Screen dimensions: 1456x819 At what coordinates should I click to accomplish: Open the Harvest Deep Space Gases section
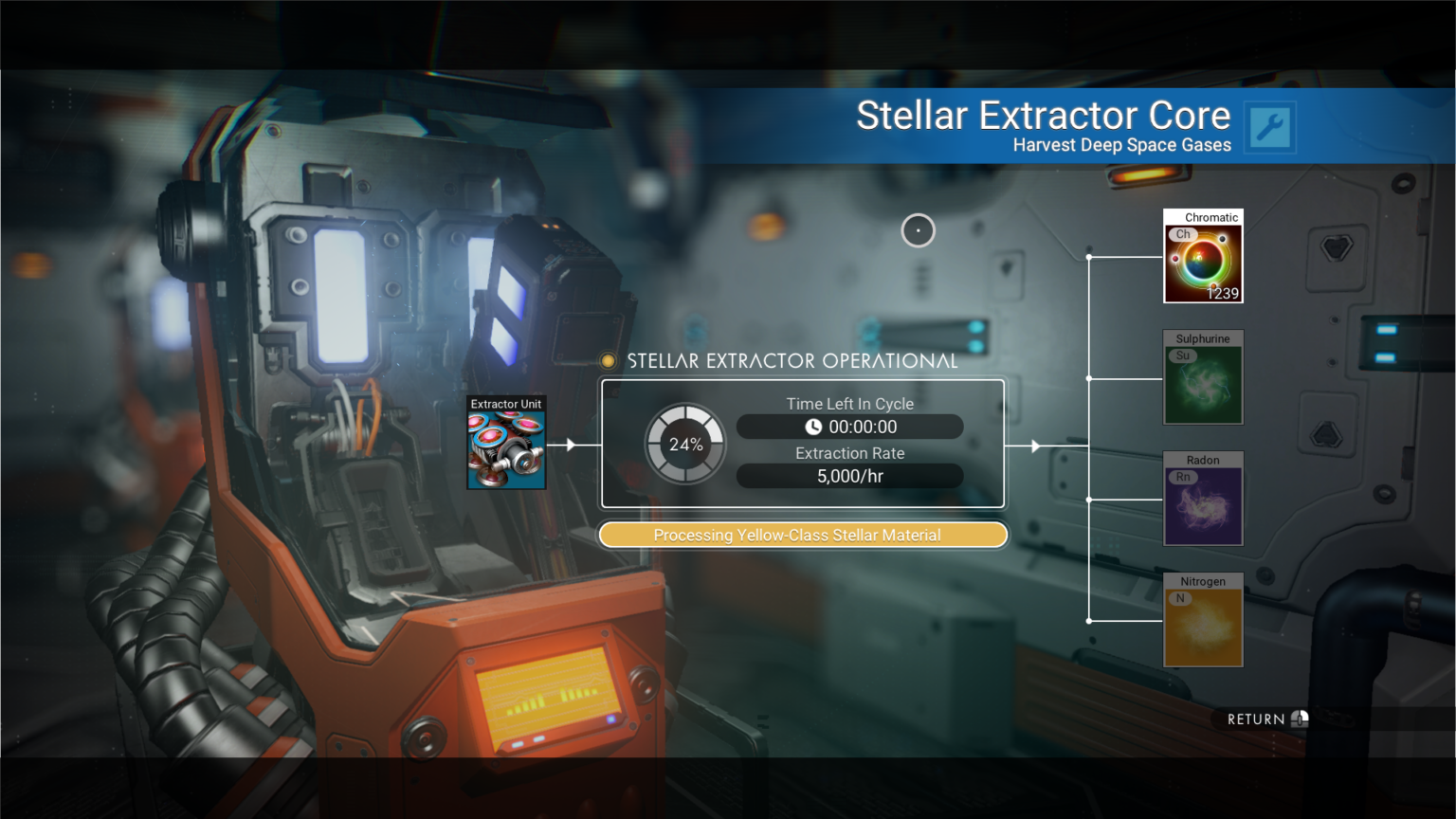point(1121,144)
